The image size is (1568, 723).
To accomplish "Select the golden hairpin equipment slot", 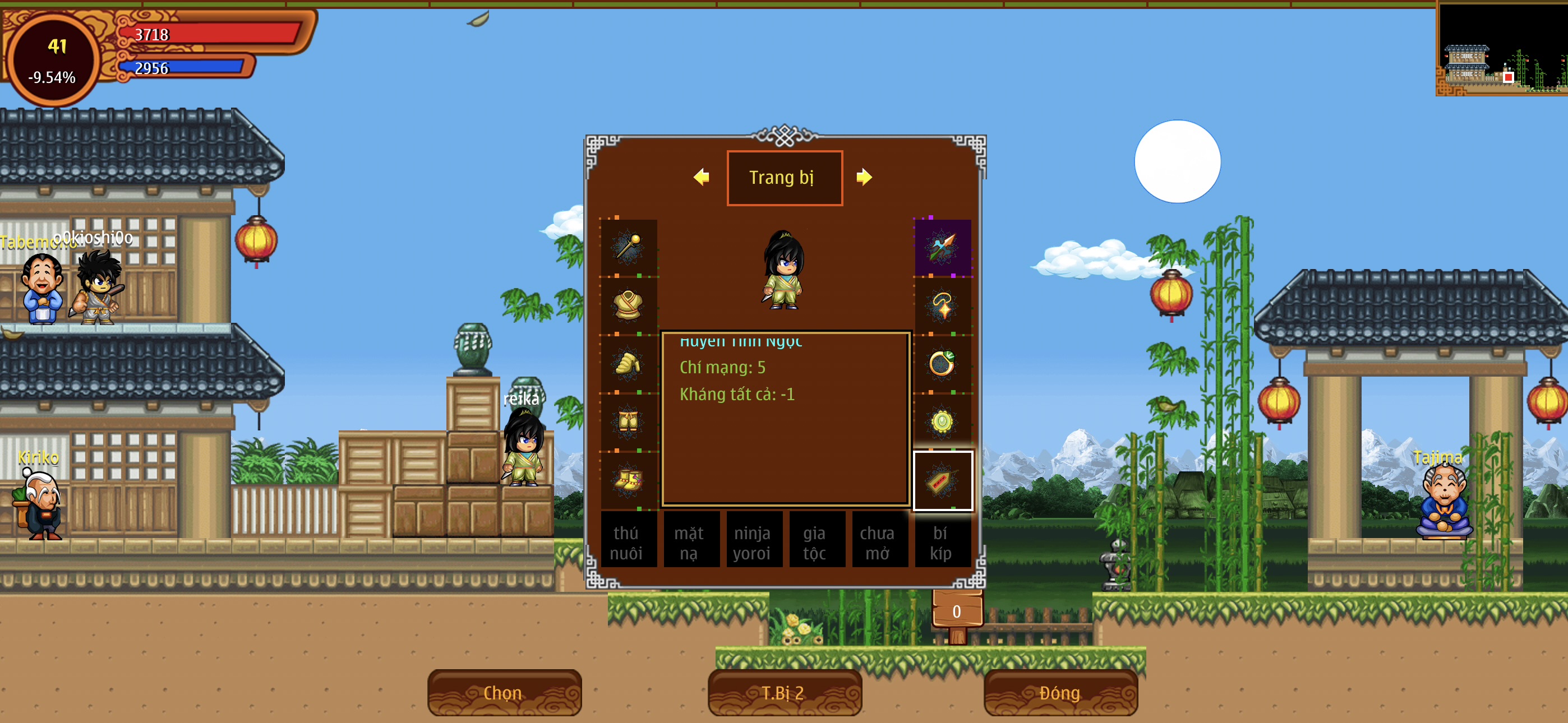I will point(628,247).
